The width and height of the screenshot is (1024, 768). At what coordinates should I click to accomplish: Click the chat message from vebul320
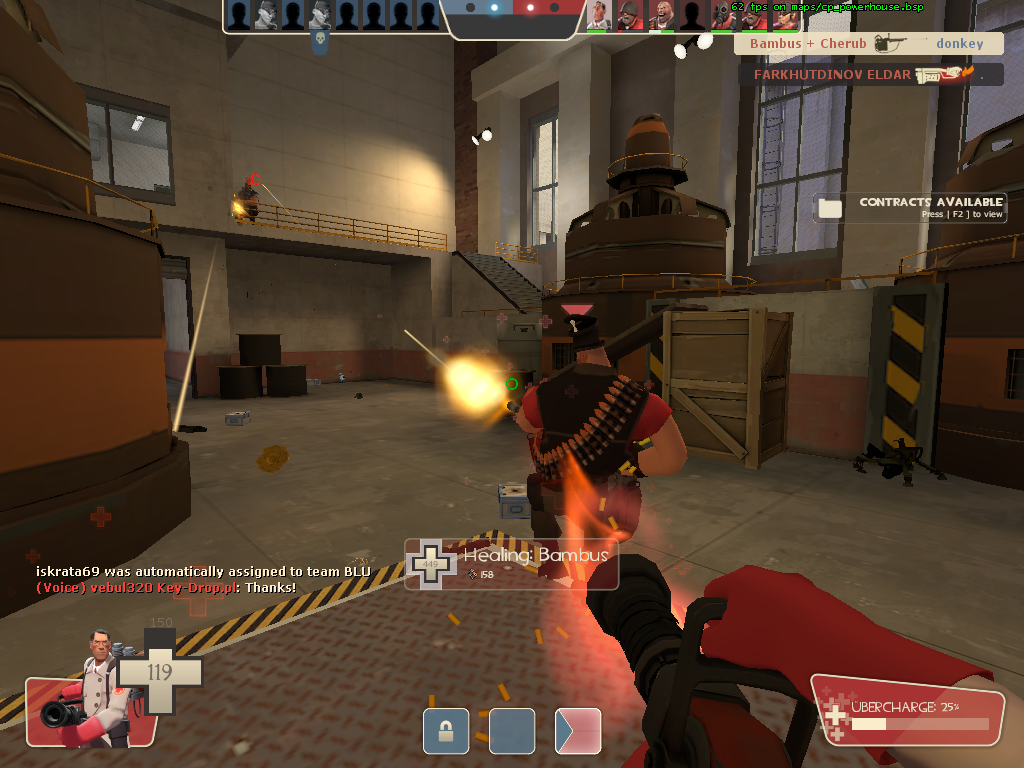(166, 587)
